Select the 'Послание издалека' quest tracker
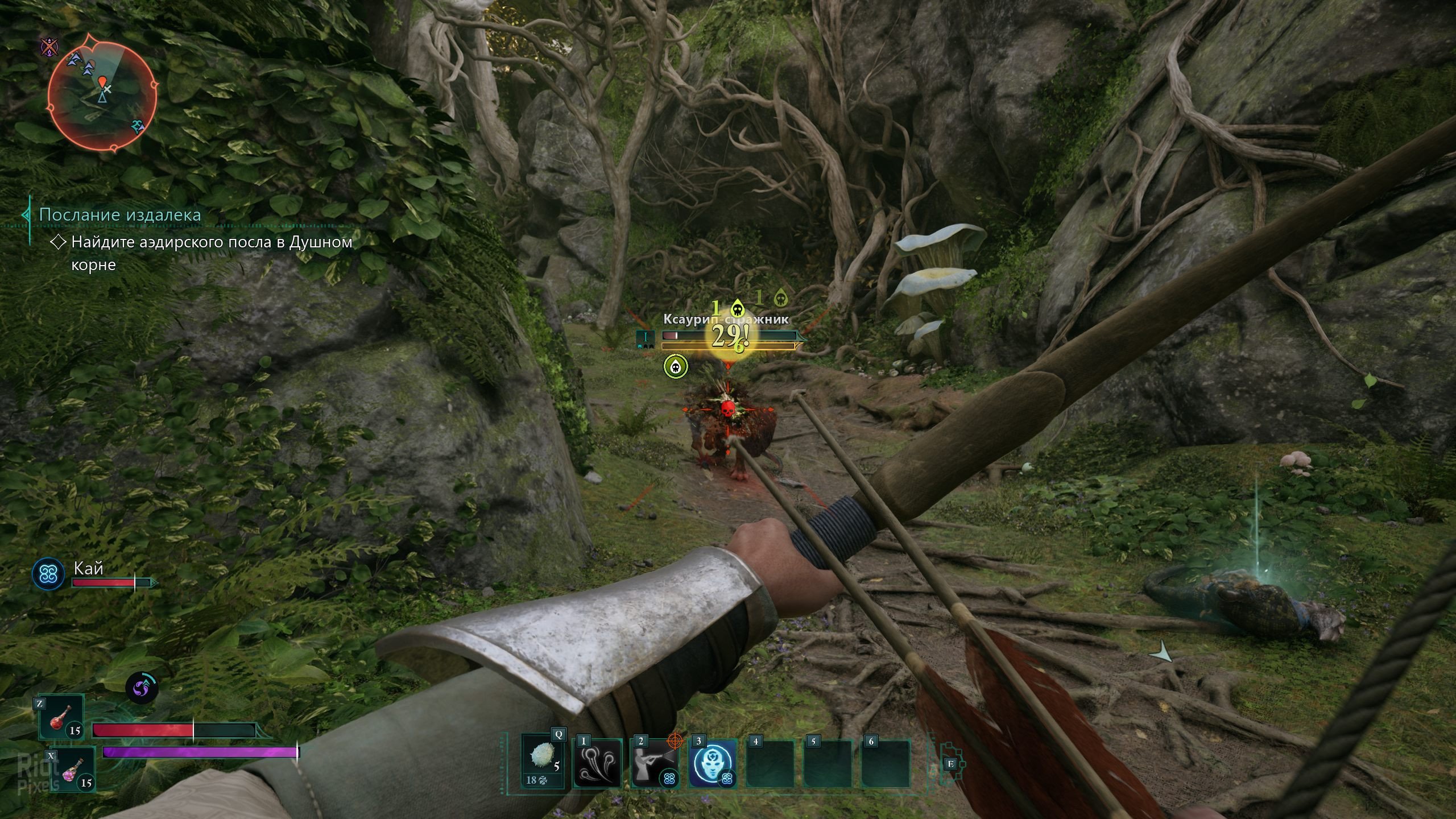The height and width of the screenshot is (819, 1456). pyautogui.click(x=119, y=215)
